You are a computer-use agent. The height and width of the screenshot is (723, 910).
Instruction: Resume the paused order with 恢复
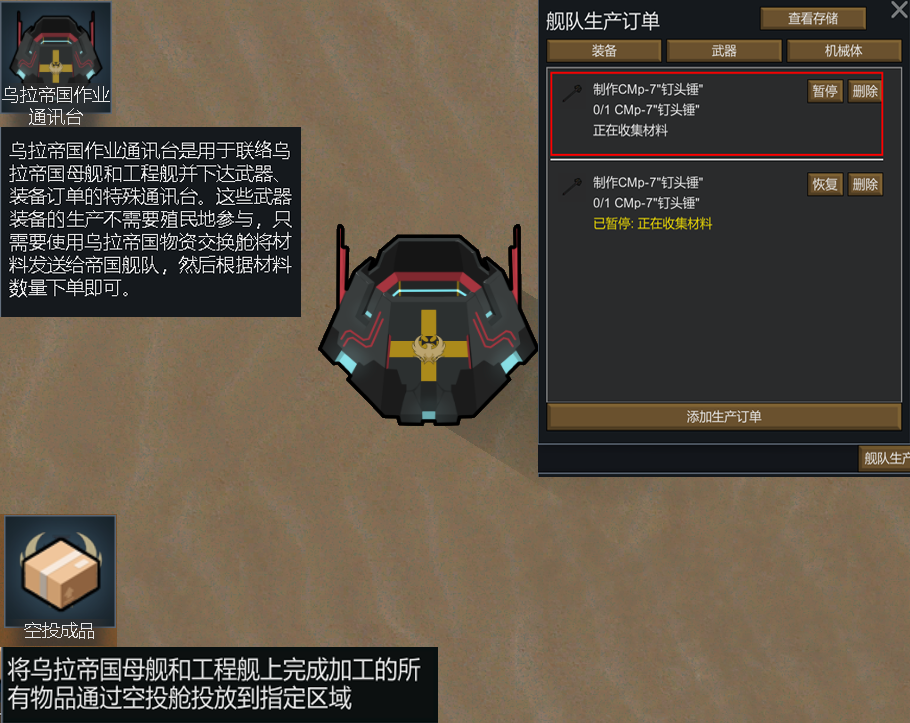(x=825, y=184)
